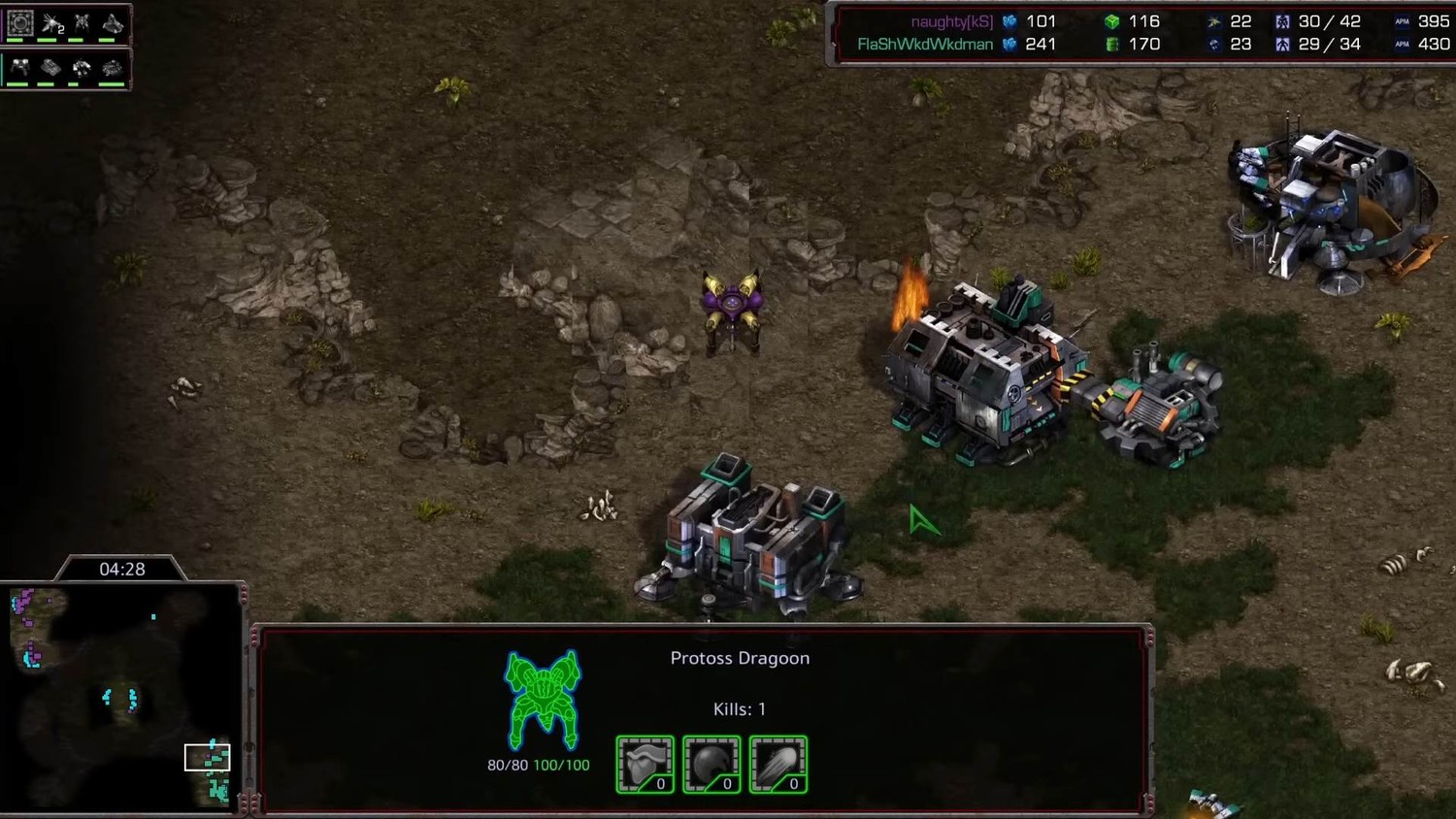Click the square-framed circle production icon
This screenshot has height=819, width=1456.
[19, 23]
